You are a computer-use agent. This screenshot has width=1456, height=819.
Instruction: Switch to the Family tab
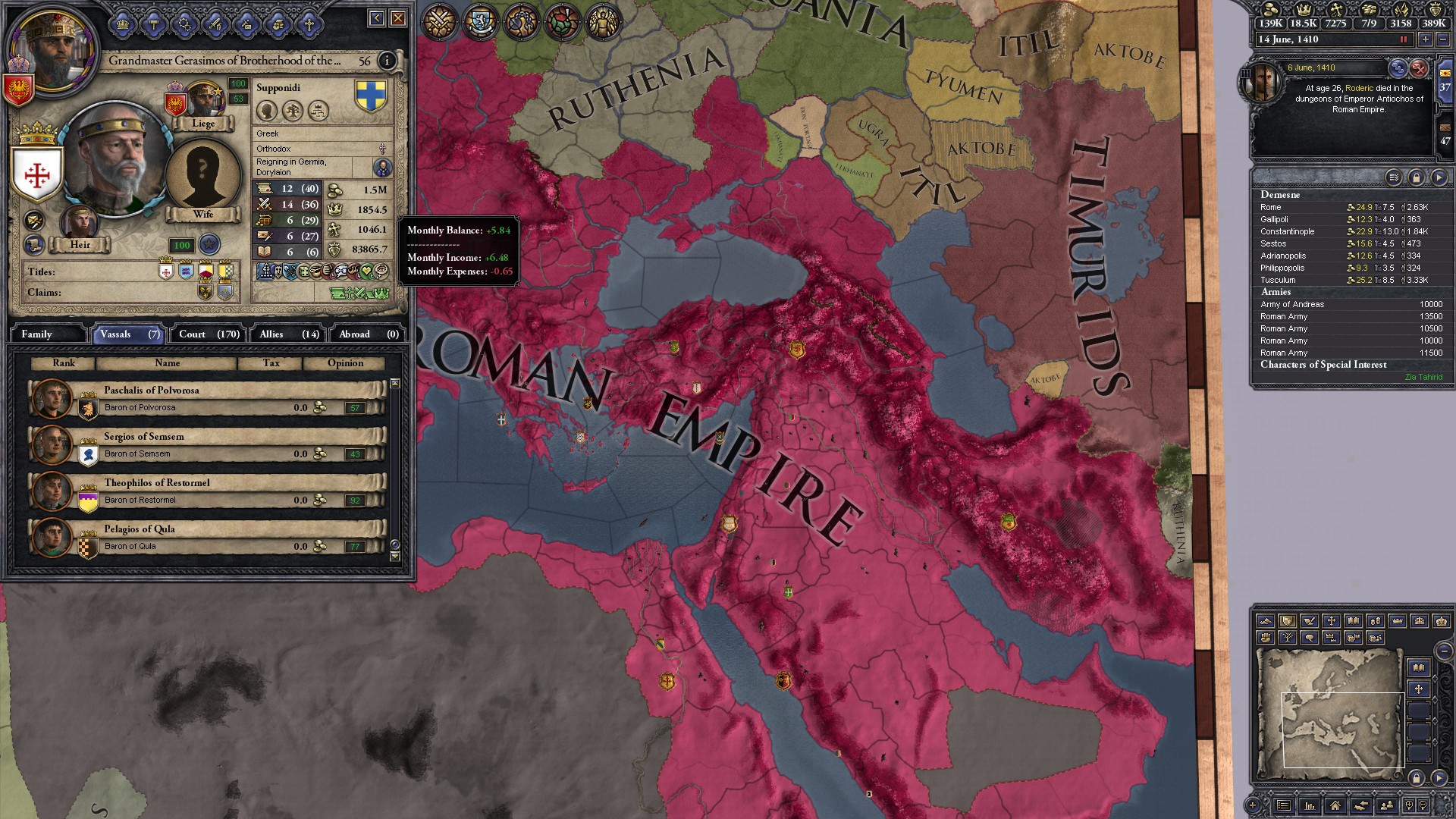pos(48,334)
